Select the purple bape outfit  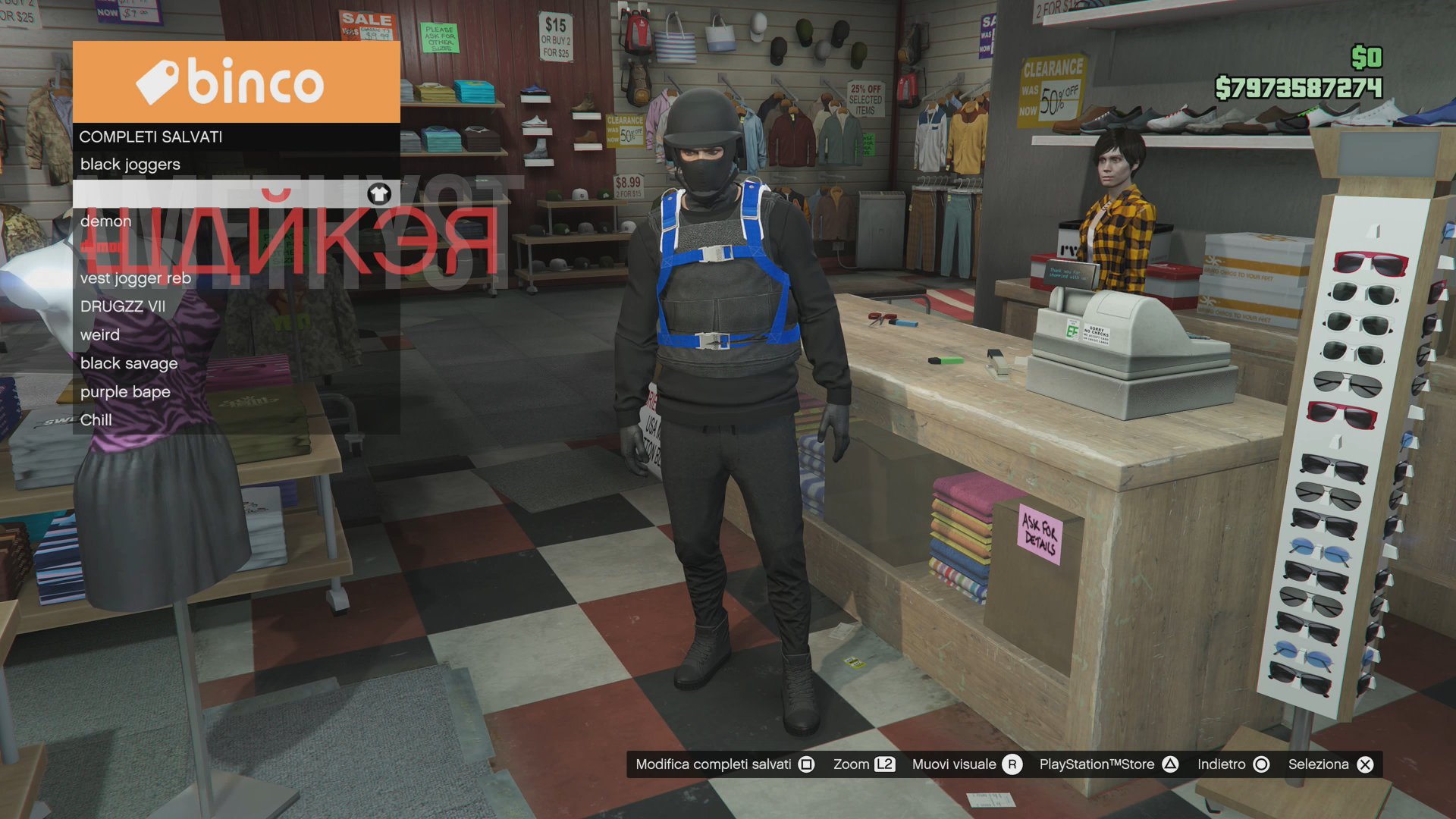pyautogui.click(x=124, y=391)
